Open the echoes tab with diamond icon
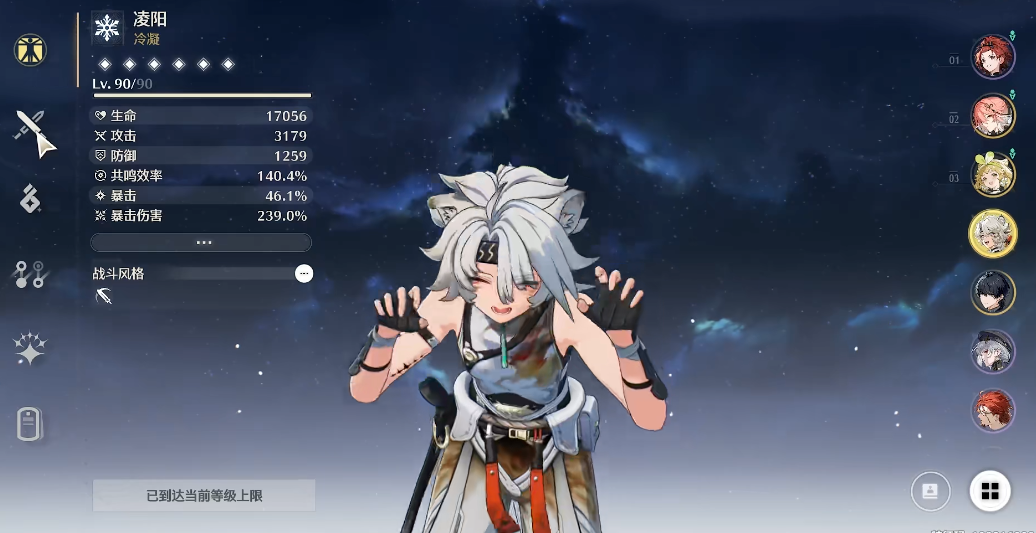 (30, 199)
